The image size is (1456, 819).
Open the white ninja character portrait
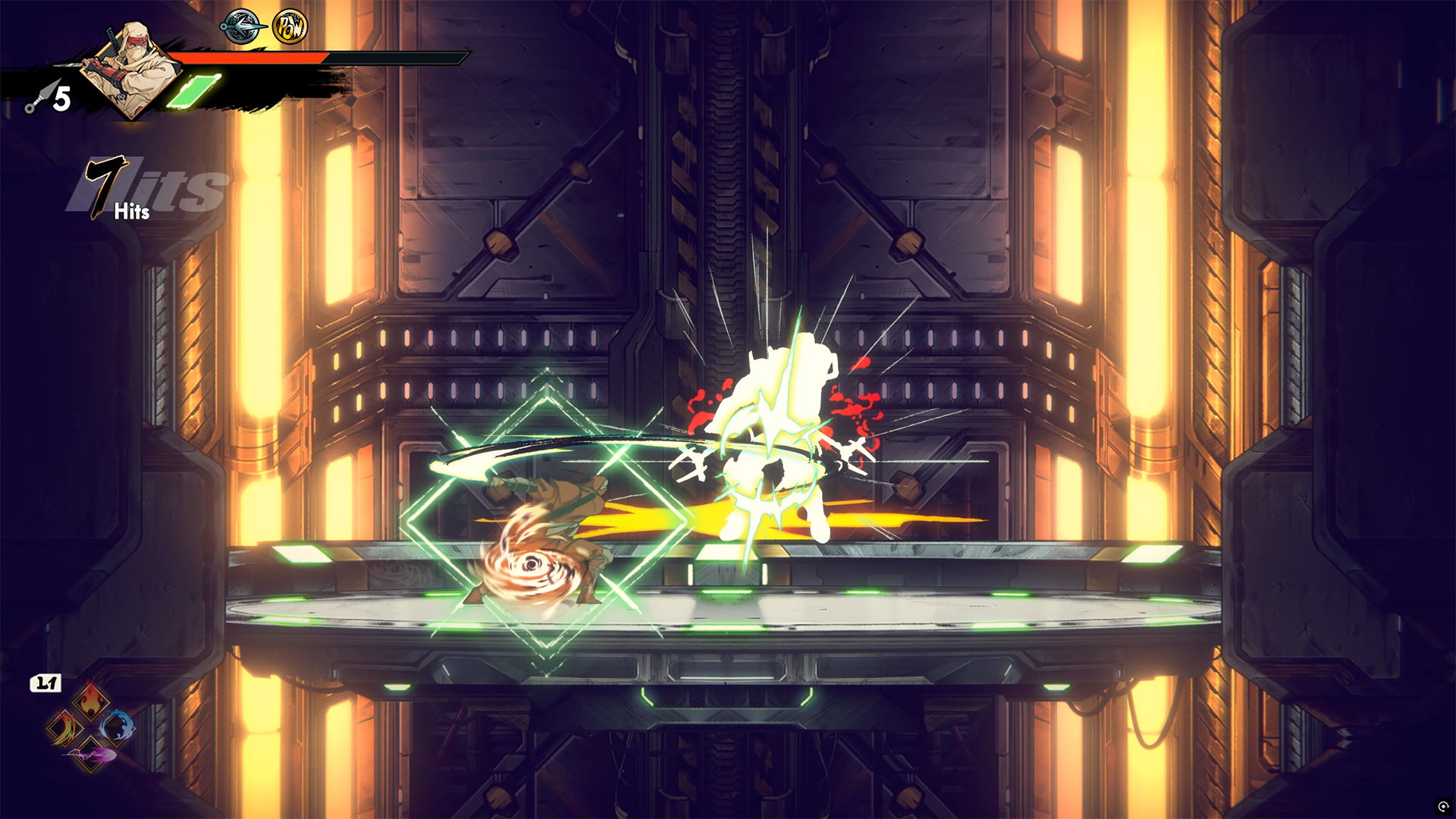(x=130, y=68)
